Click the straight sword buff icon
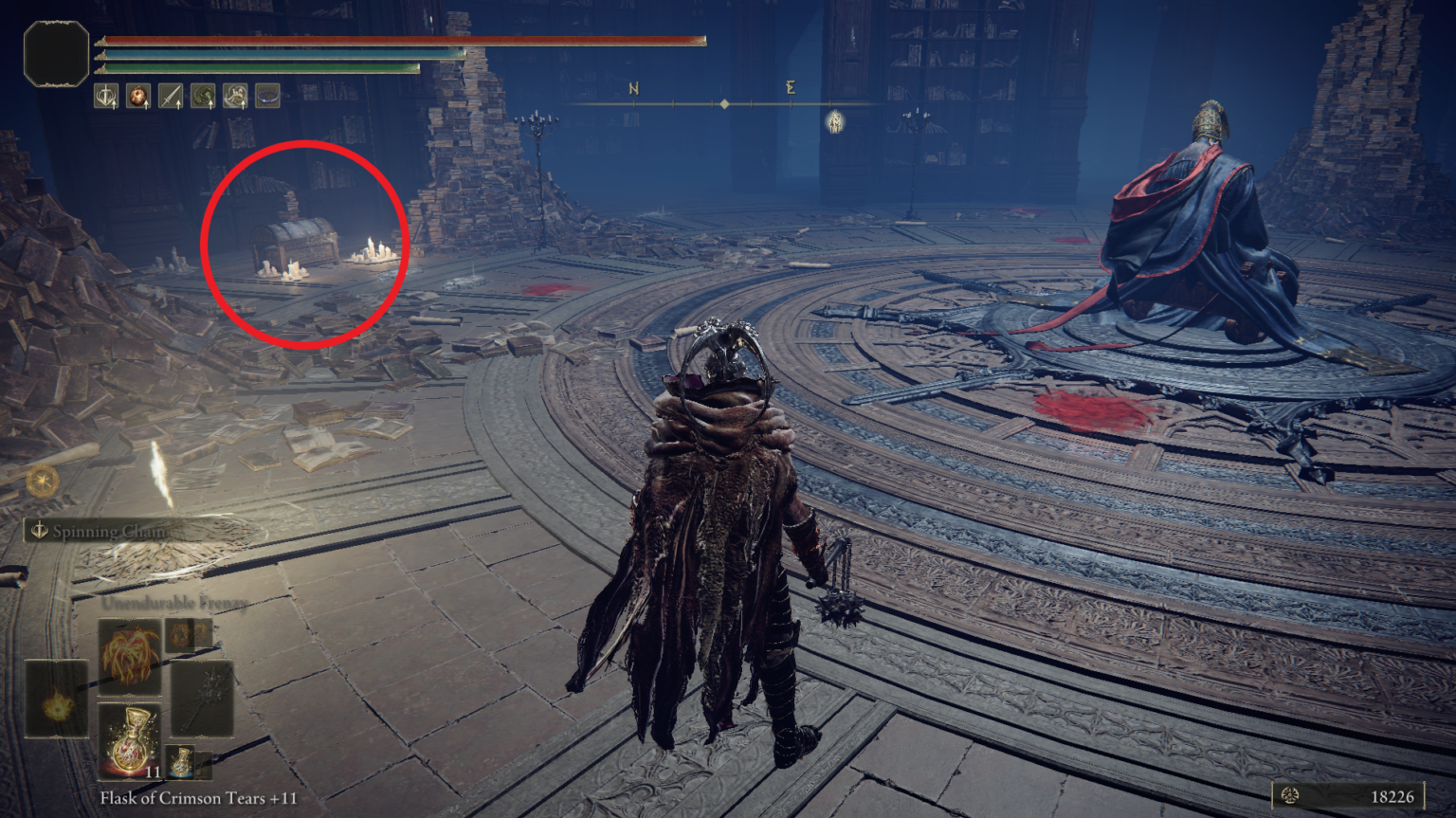The width and height of the screenshot is (1456, 818). (x=171, y=95)
